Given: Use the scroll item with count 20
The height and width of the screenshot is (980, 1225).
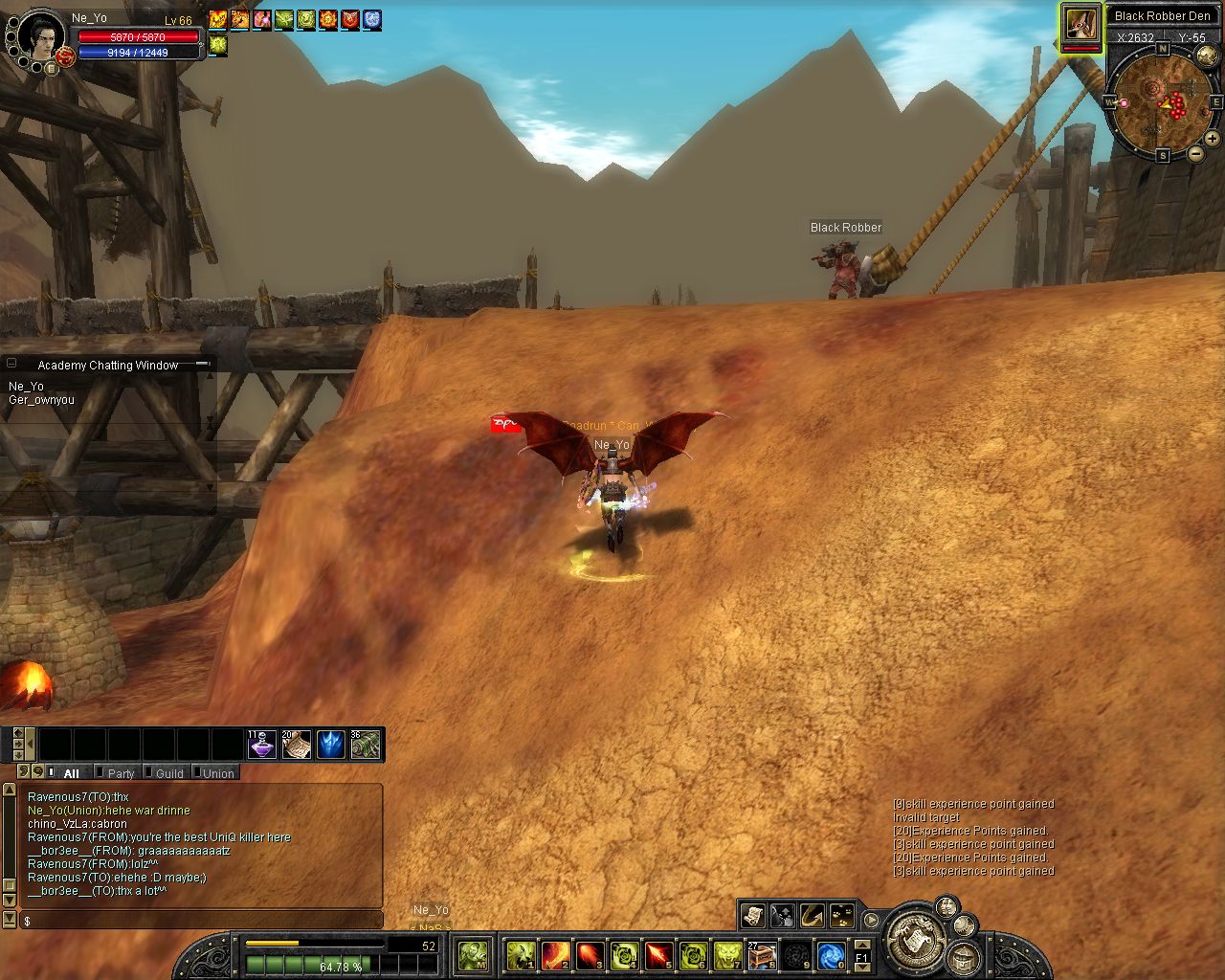Looking at the screenshot, I should pyautogui.click(x=297, y=745).
